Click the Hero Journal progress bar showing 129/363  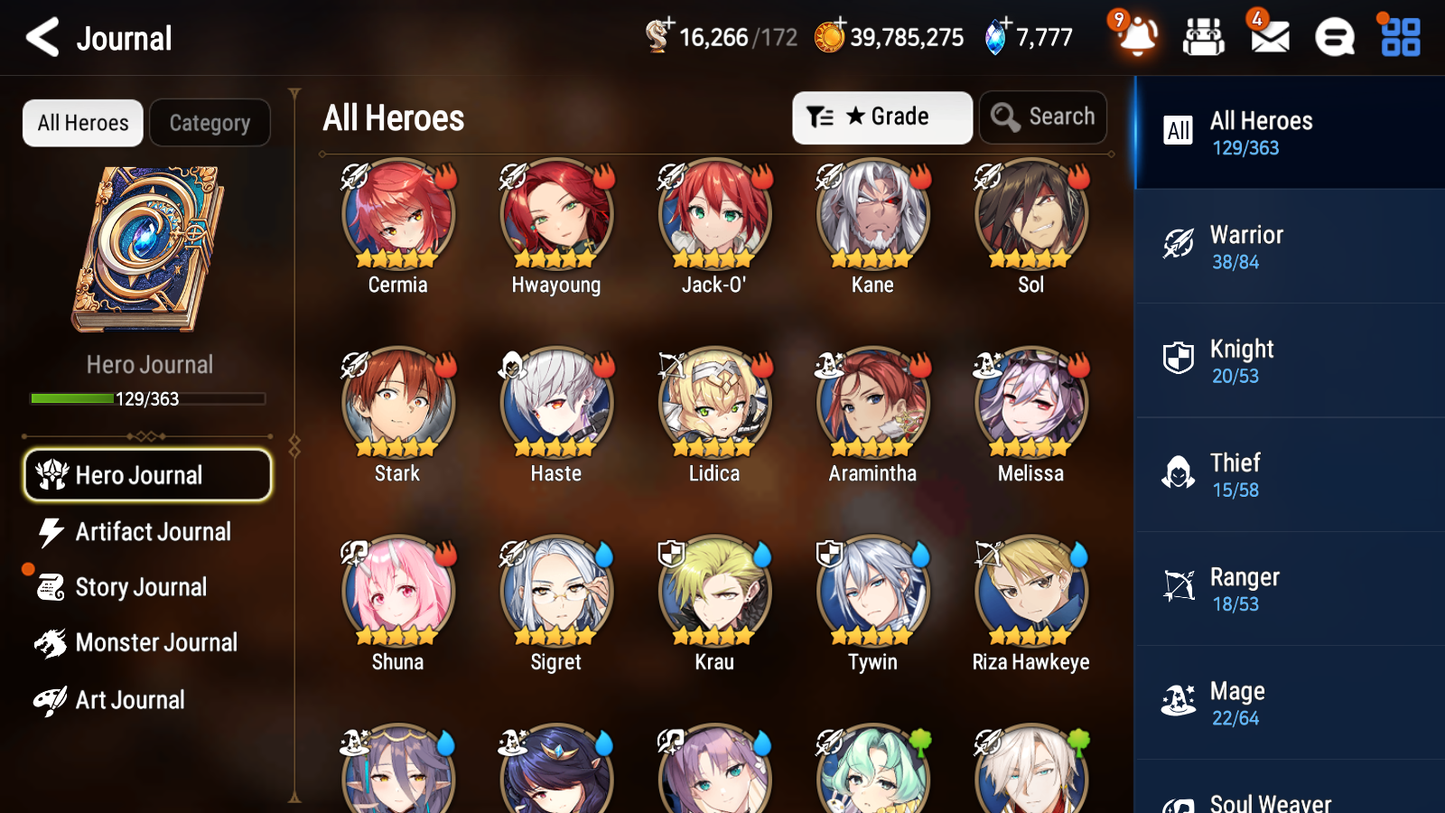tap(150, 398)
